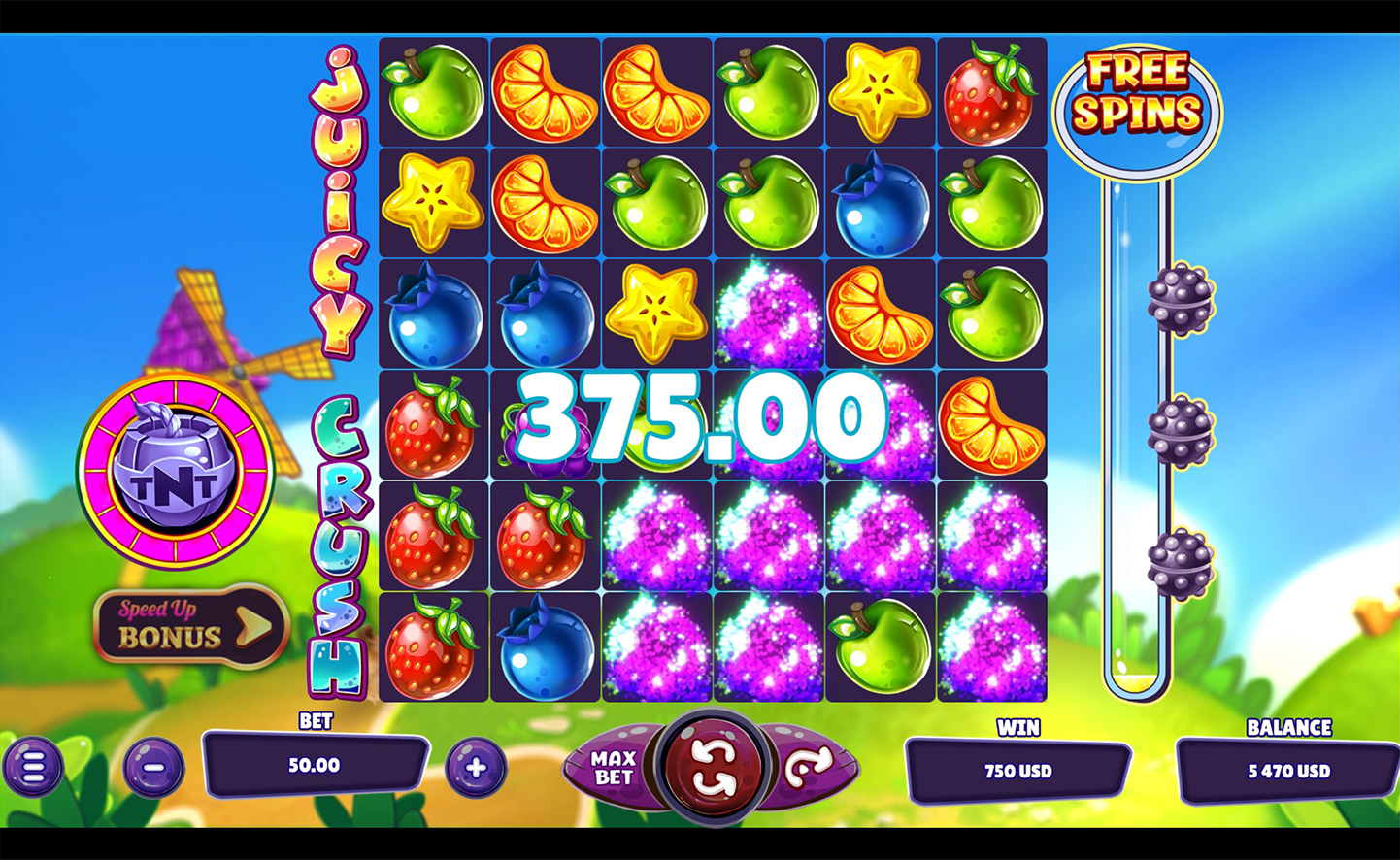This screenshot has height=860, width=1400.
Task: Click the turbo spin arrow icon
Action: [x=807, y=766]
